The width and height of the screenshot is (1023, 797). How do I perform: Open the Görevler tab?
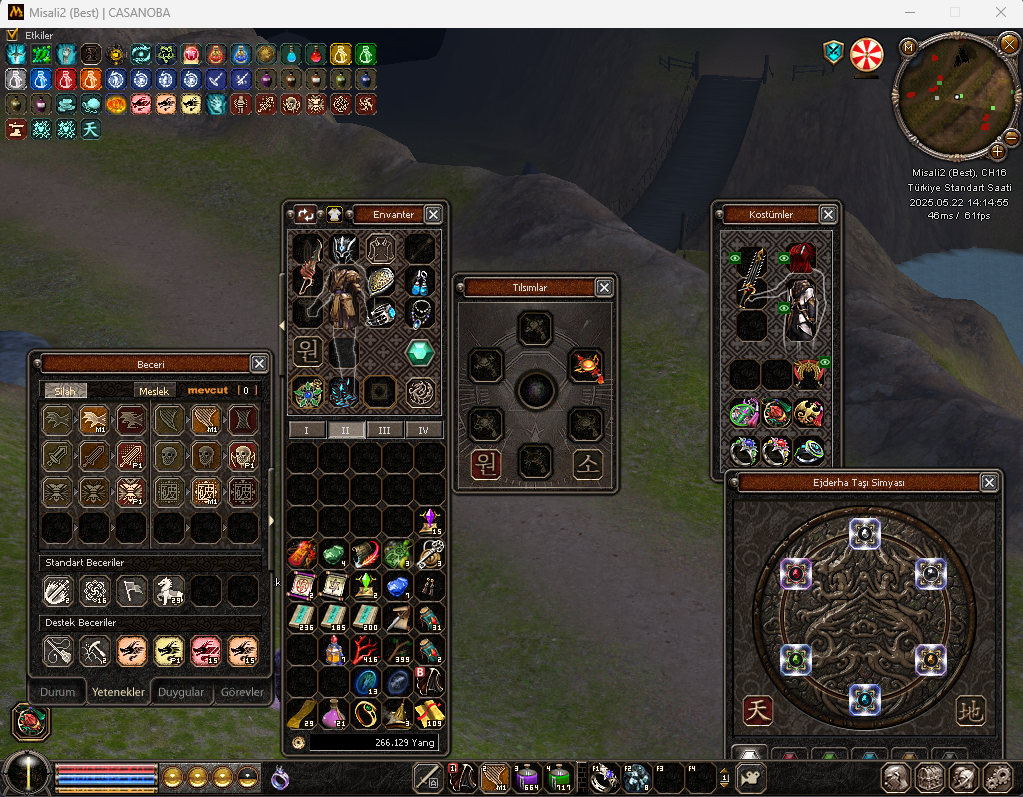(242, 692)
